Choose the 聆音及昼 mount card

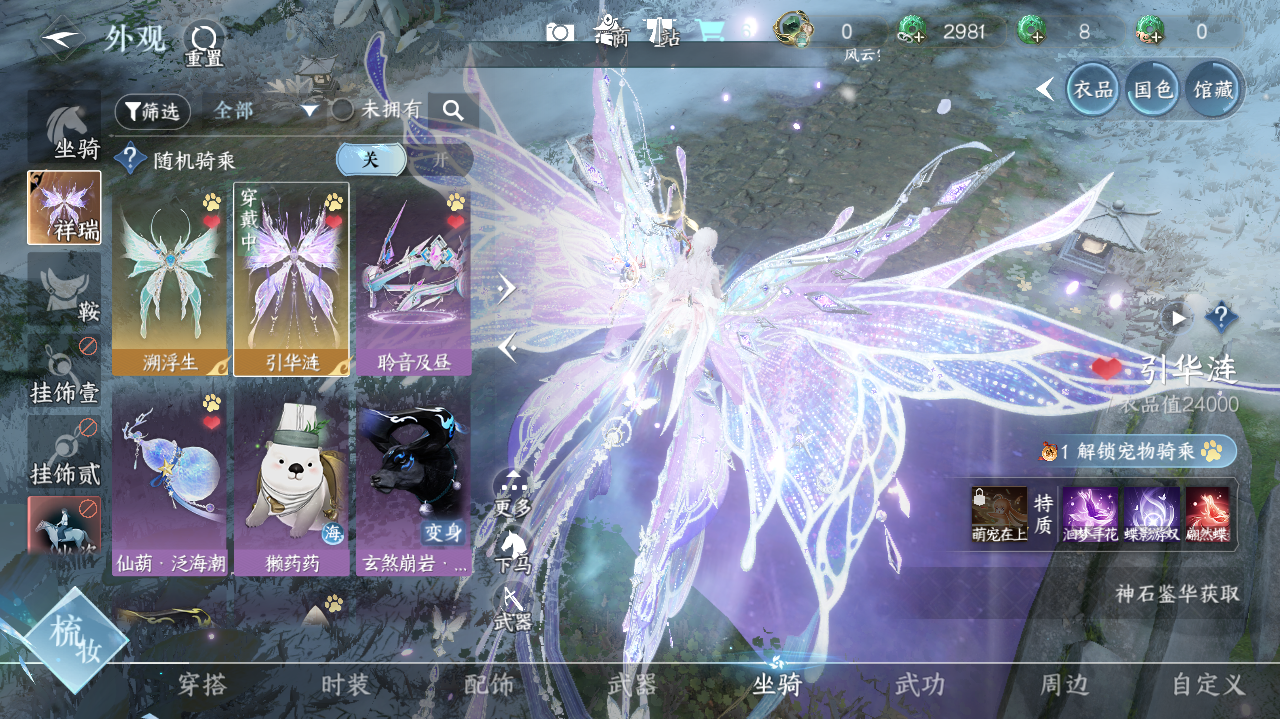tap(413, 279)
